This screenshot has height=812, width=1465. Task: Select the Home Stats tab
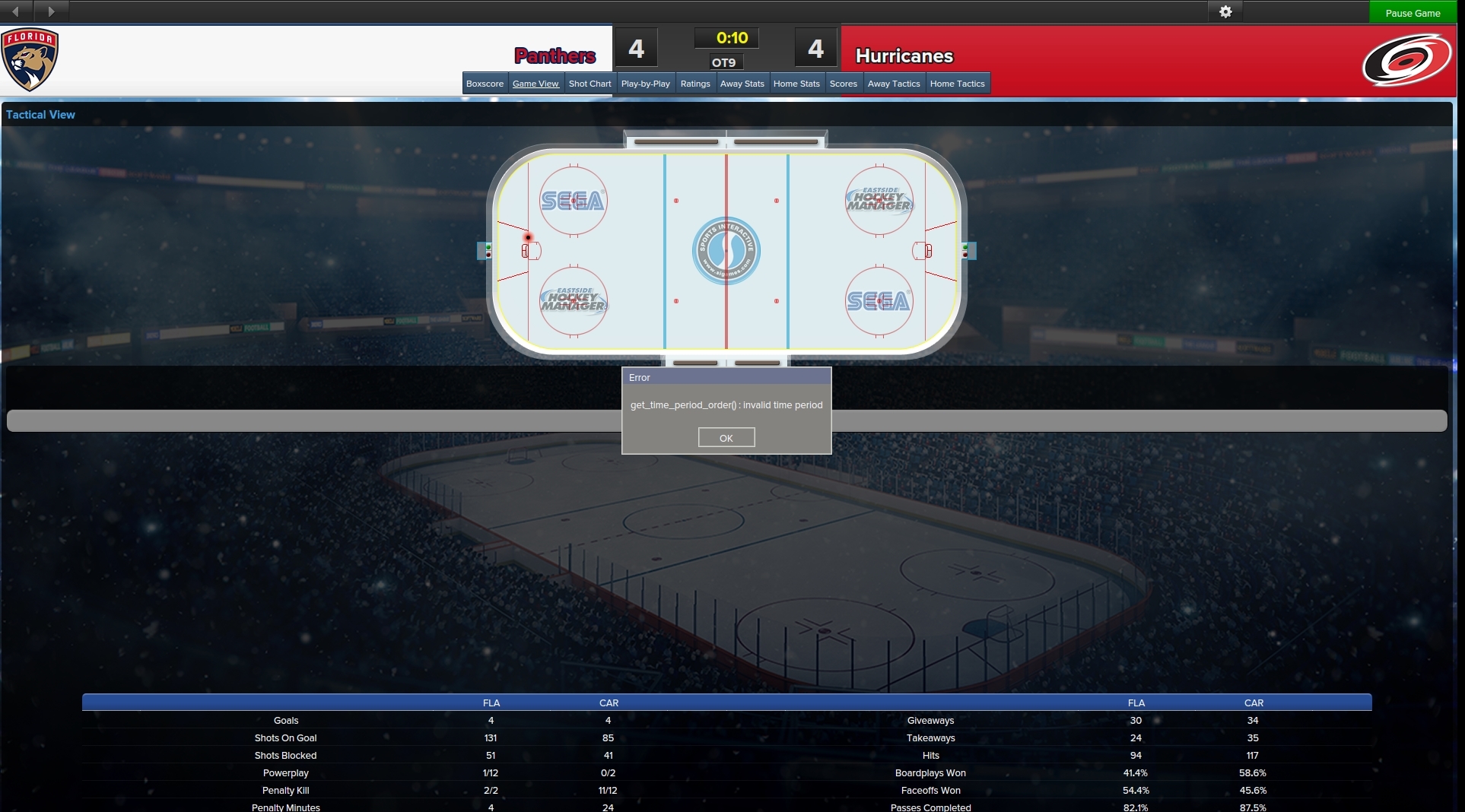796,84
